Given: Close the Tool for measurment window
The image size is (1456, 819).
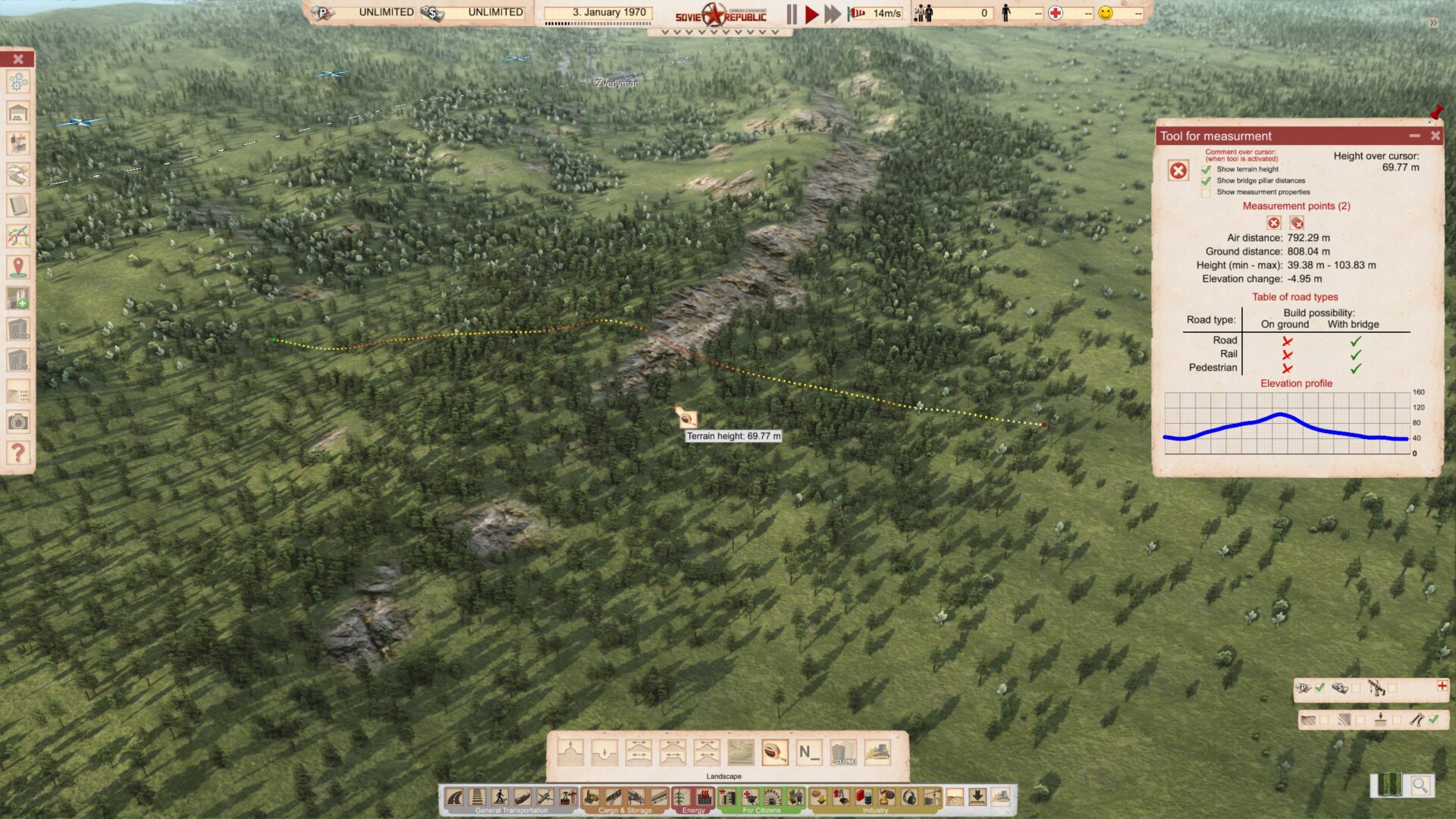Looking at the screenshot, I should pos(1435,136).
